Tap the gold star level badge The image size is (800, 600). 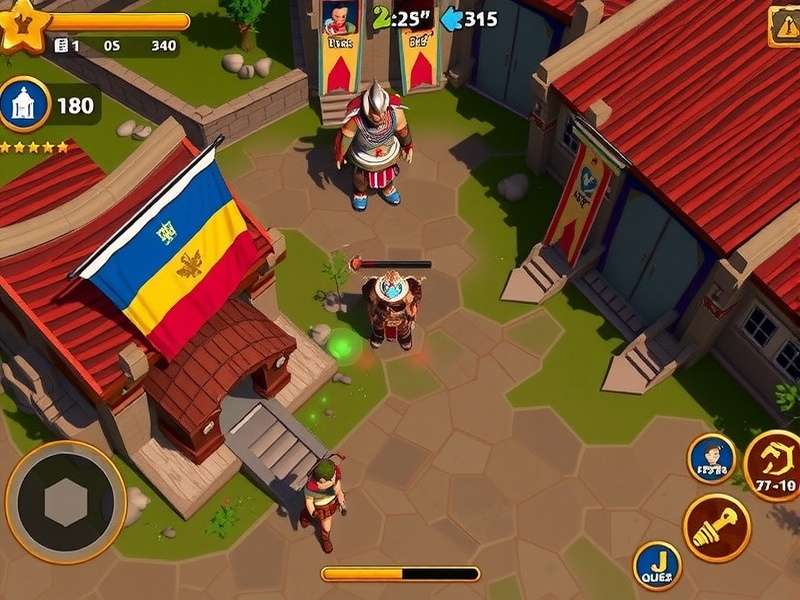[20, 24]
